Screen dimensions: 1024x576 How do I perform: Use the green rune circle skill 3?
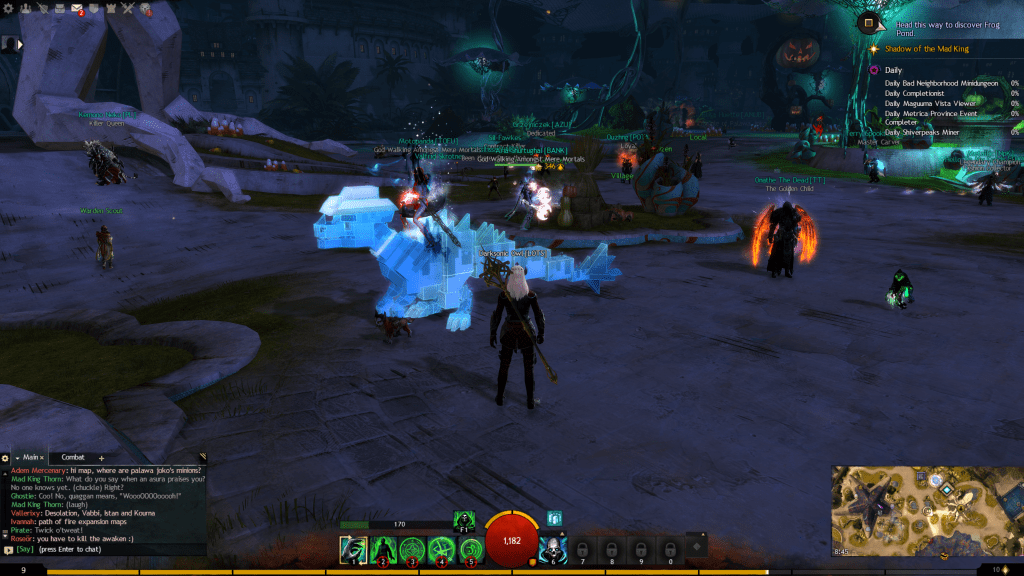tap(412, 549)
